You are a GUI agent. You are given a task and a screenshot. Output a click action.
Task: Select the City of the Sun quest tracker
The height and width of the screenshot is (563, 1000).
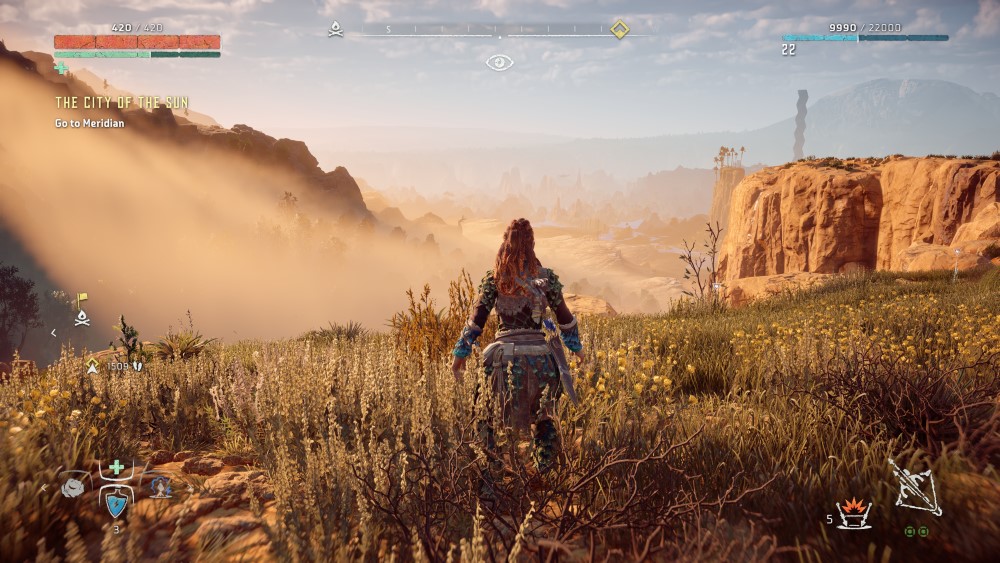pyautogui.click(x=121, y=103)
